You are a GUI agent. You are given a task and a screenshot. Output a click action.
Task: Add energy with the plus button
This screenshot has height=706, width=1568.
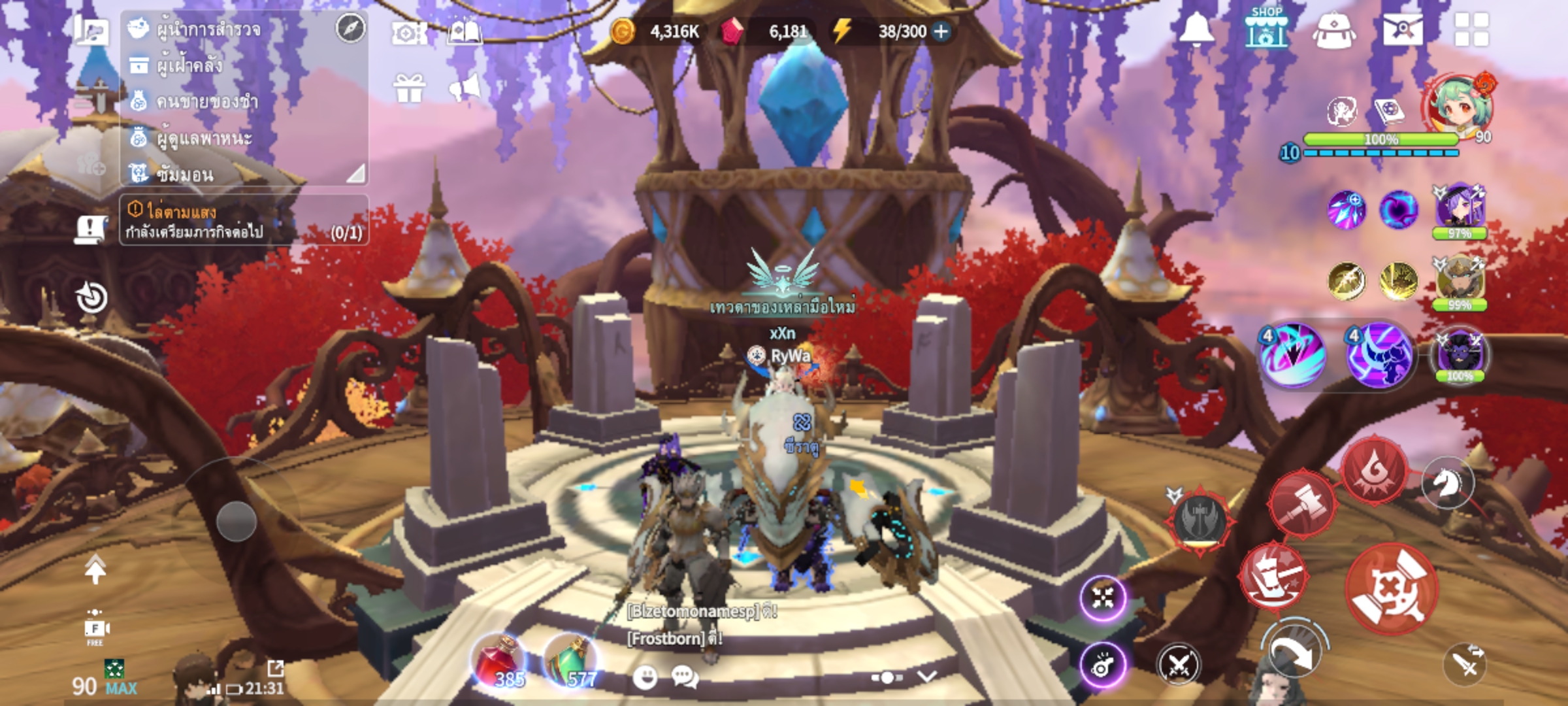pyautogui.click(x=941, y=31)
